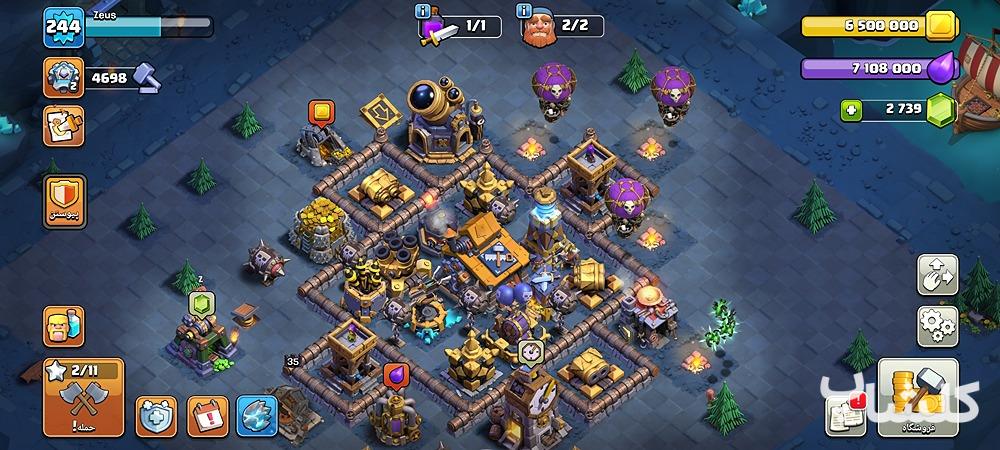Viewport: 1000px width, 450px height.
Task: Tap the orange shield button
Action: point(65,201)
